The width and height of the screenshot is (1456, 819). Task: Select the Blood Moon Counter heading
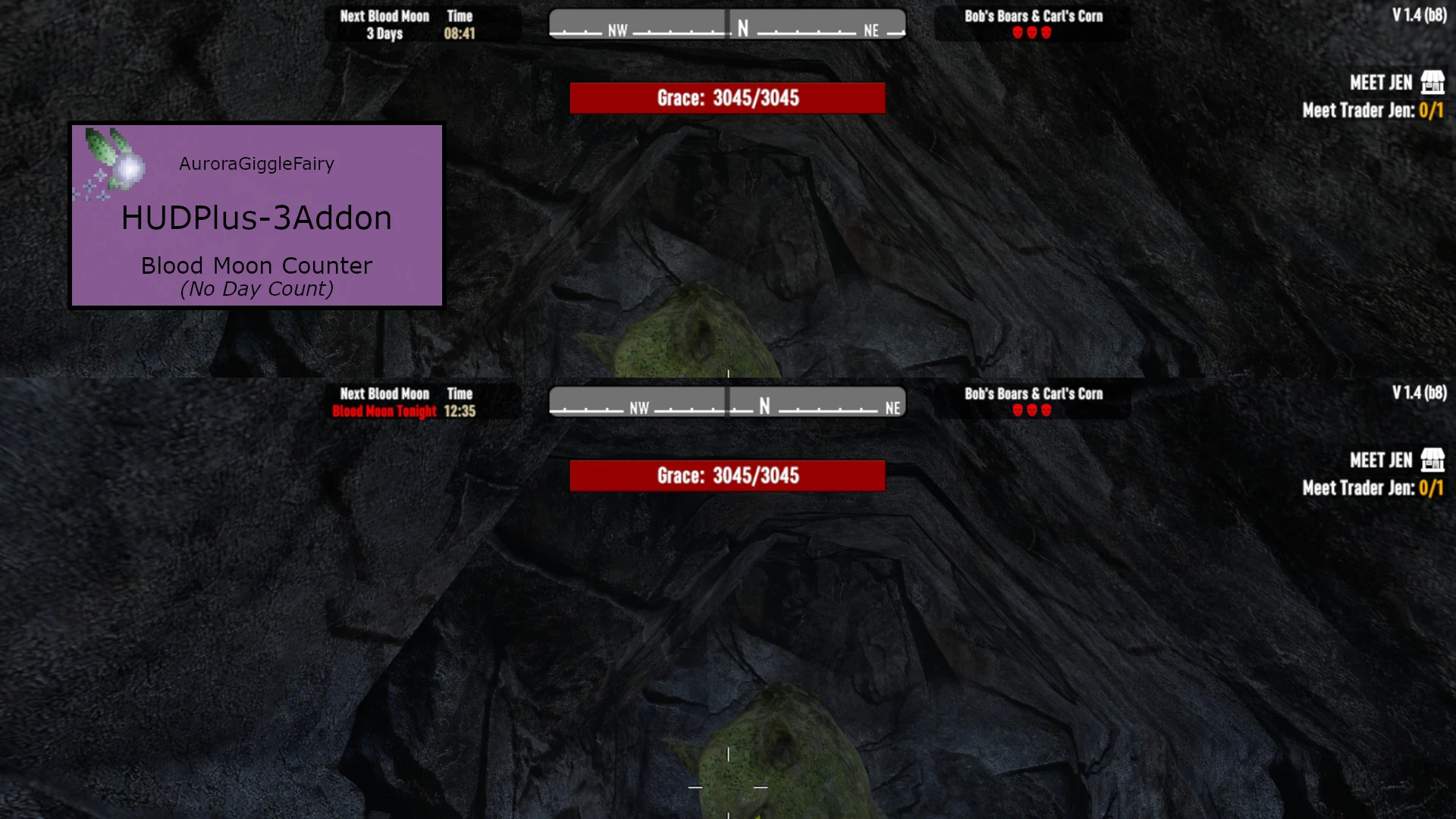click(256, 265)
